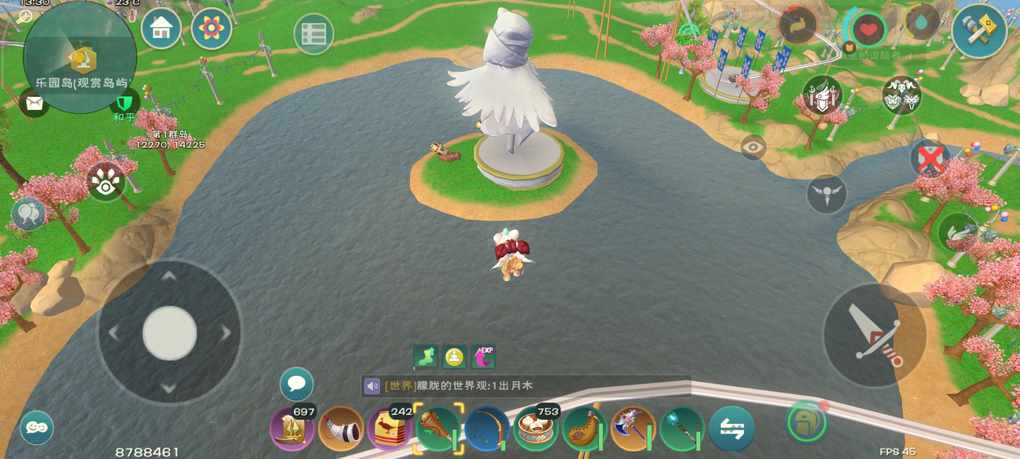Image resolution: width=1020 pixels, height=459 pixels.
Task: Select the horn item slot
Action: tap(341, 429)
